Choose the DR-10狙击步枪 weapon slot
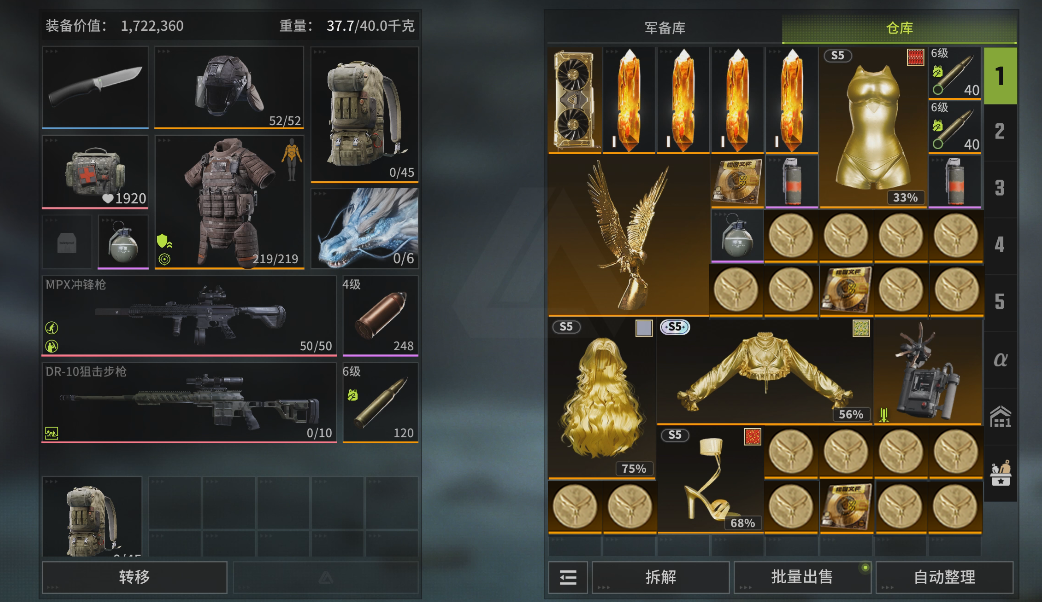1042x602 pixels. [x=189, y=402]
